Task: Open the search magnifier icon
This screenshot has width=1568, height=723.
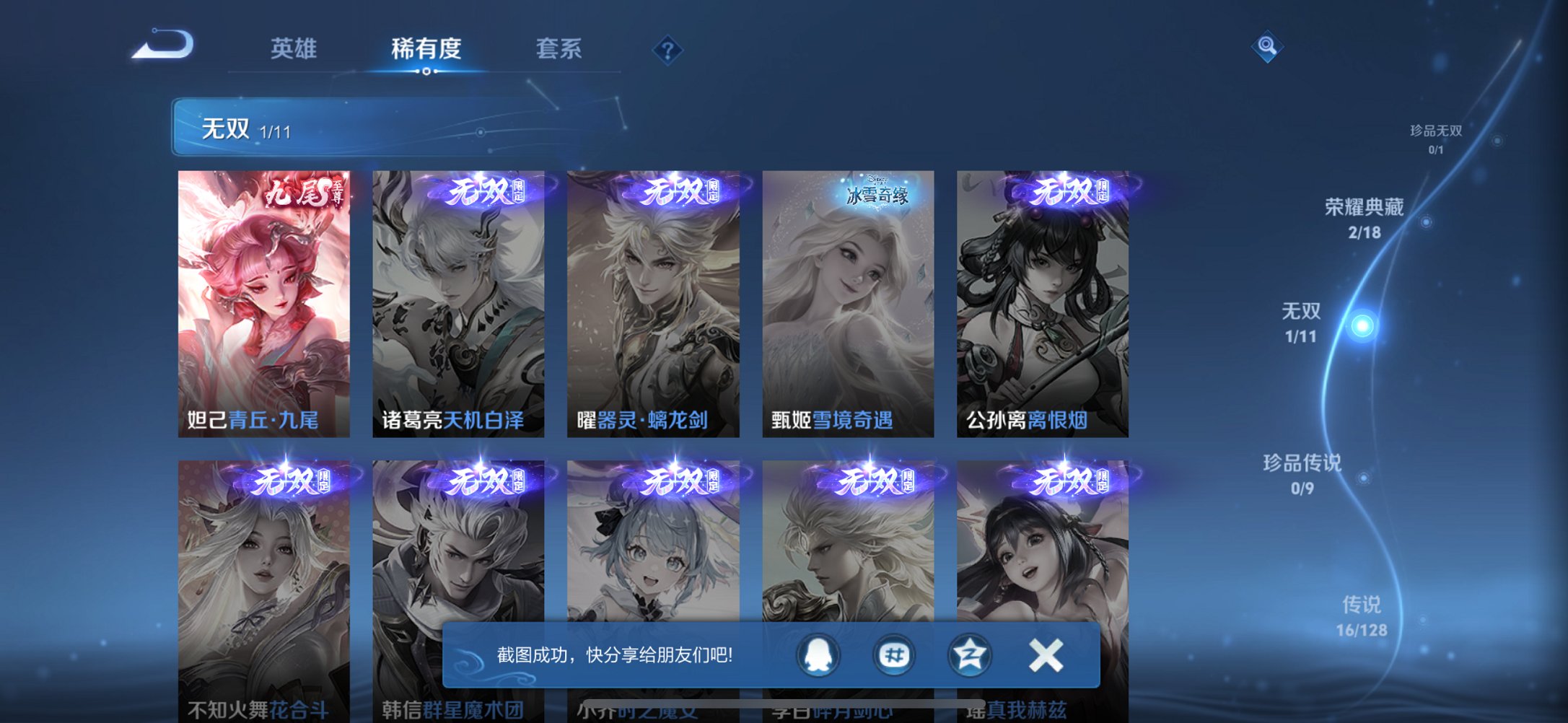Action: point(1267,46)
